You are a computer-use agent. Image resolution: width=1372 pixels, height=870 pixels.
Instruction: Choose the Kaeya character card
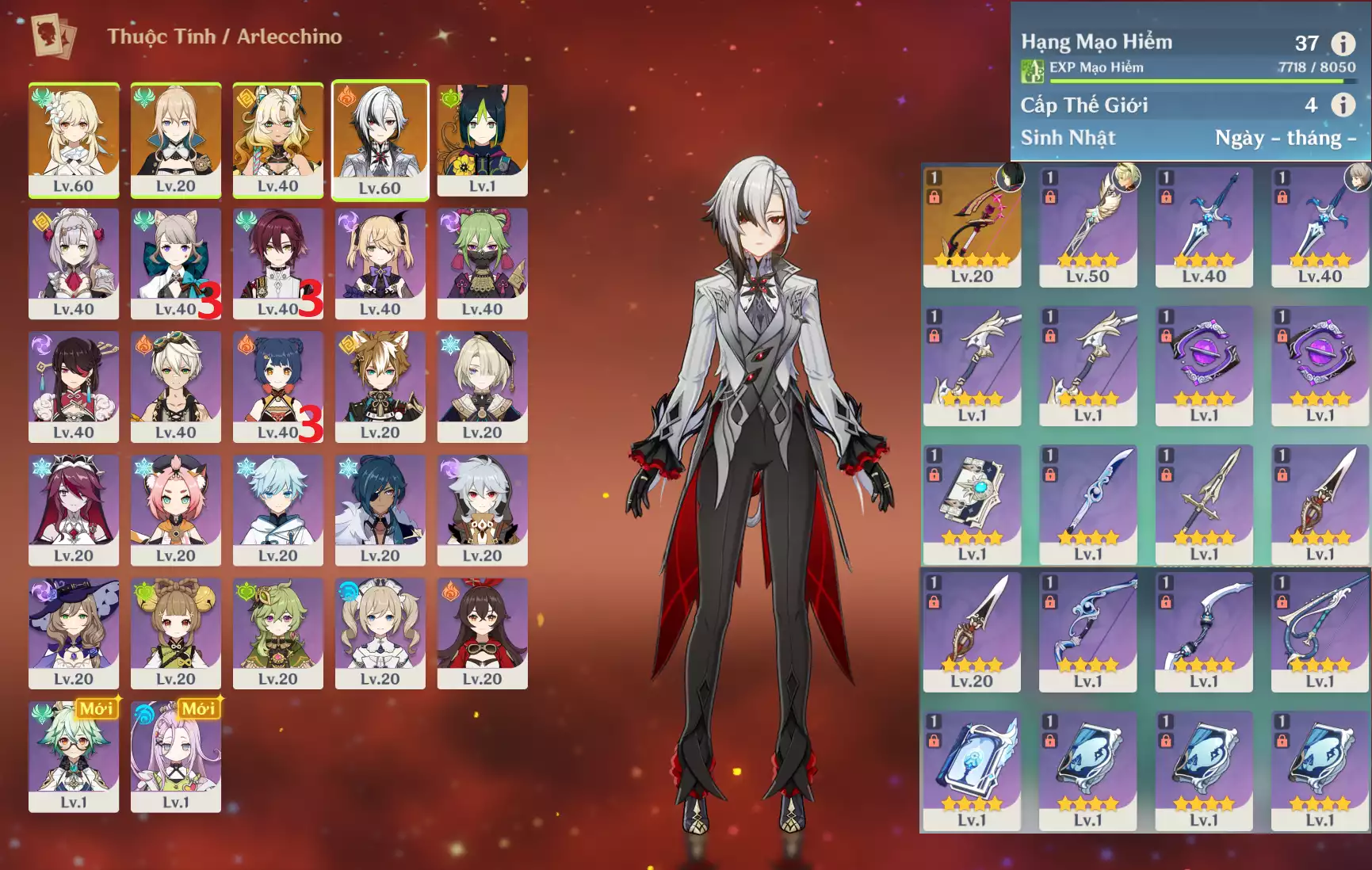380,509
